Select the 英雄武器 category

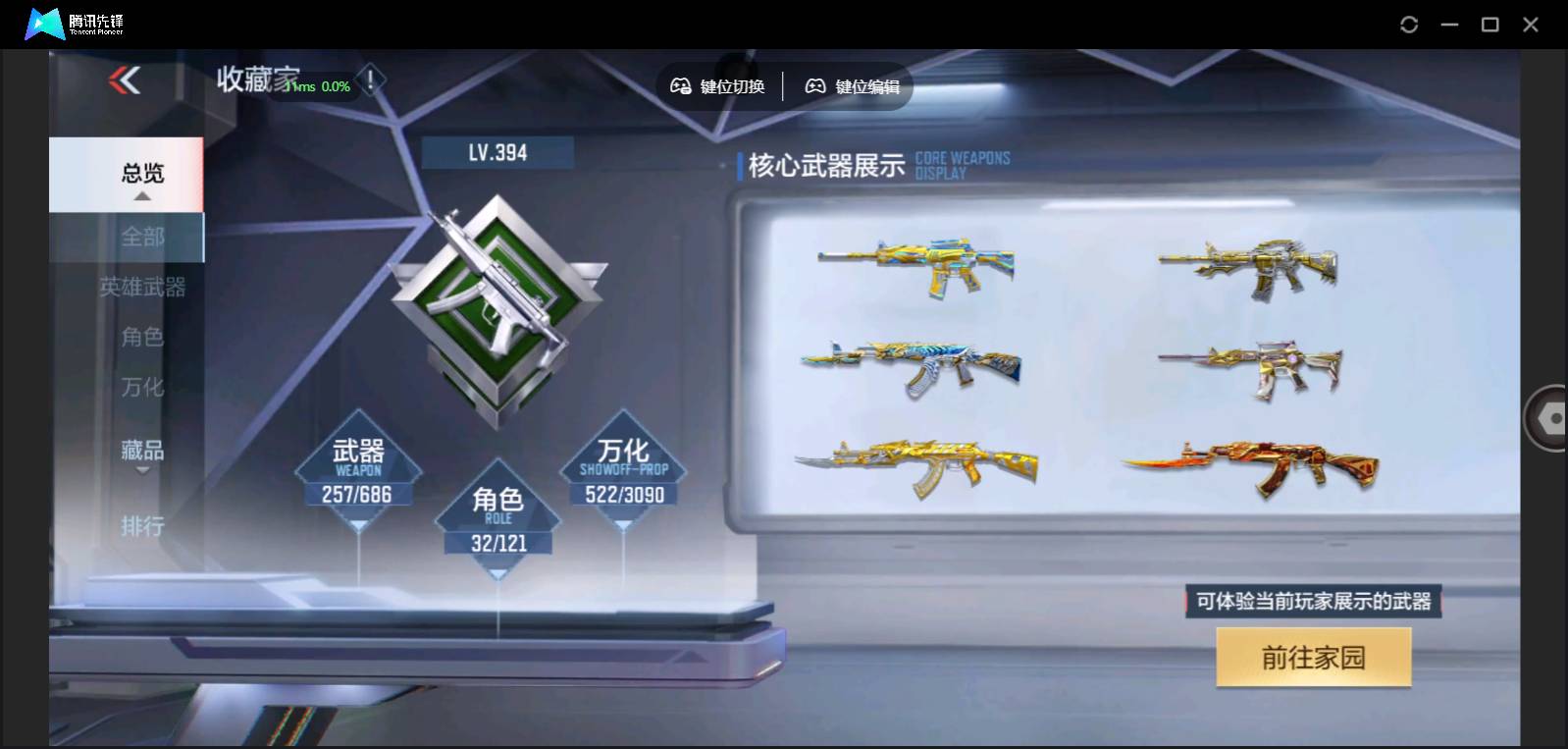(x=141, y=288)
